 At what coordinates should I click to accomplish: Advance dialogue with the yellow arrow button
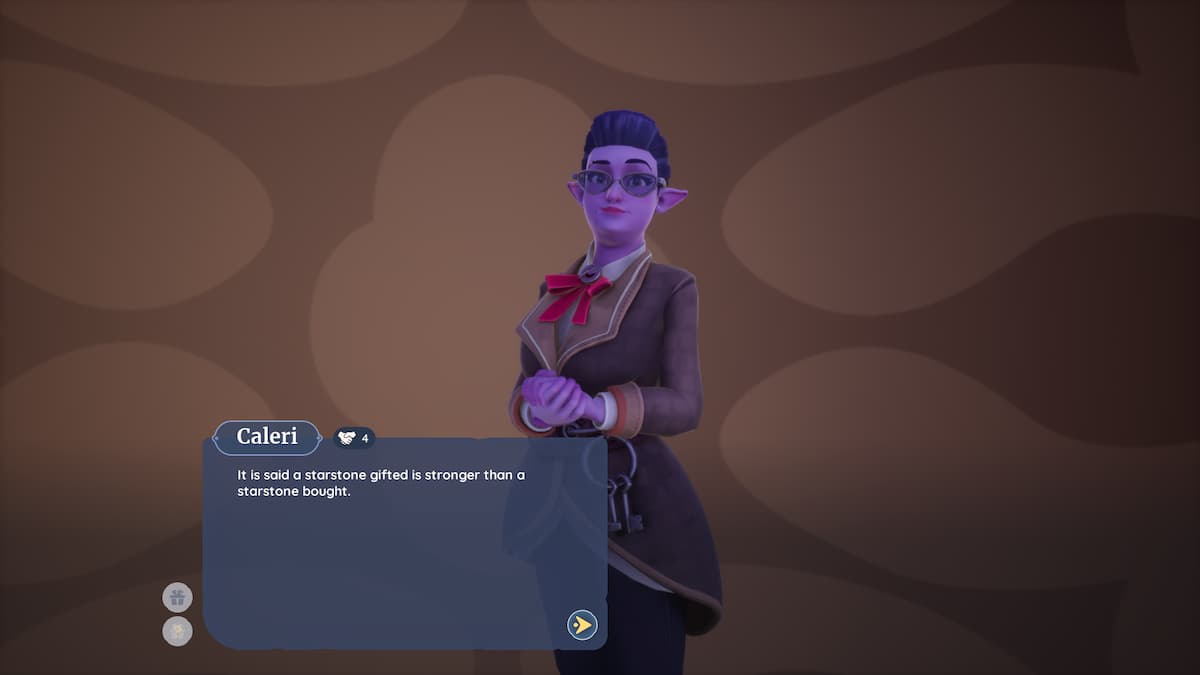coord(582,625)
